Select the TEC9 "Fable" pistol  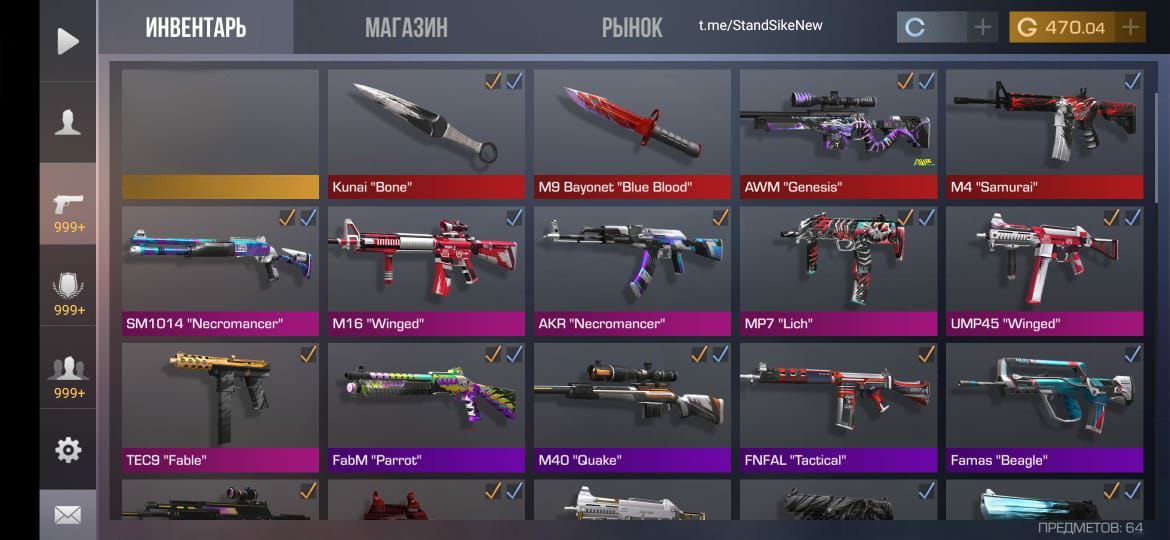tap(220, 406)
